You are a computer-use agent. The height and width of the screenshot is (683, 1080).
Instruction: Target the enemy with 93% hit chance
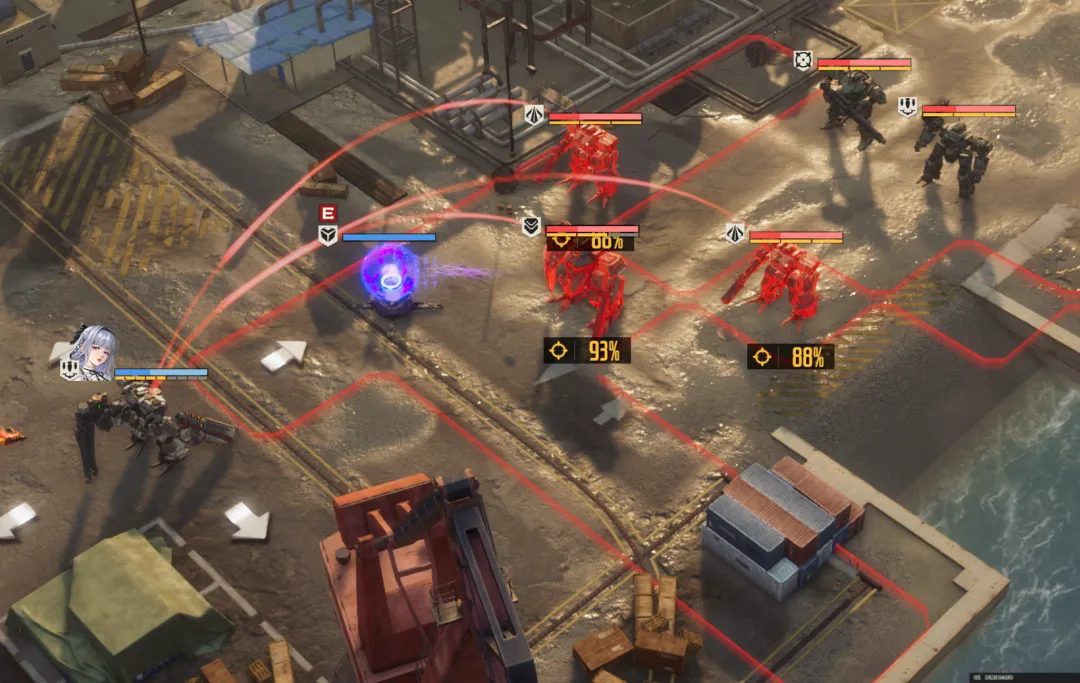(587, 350)
